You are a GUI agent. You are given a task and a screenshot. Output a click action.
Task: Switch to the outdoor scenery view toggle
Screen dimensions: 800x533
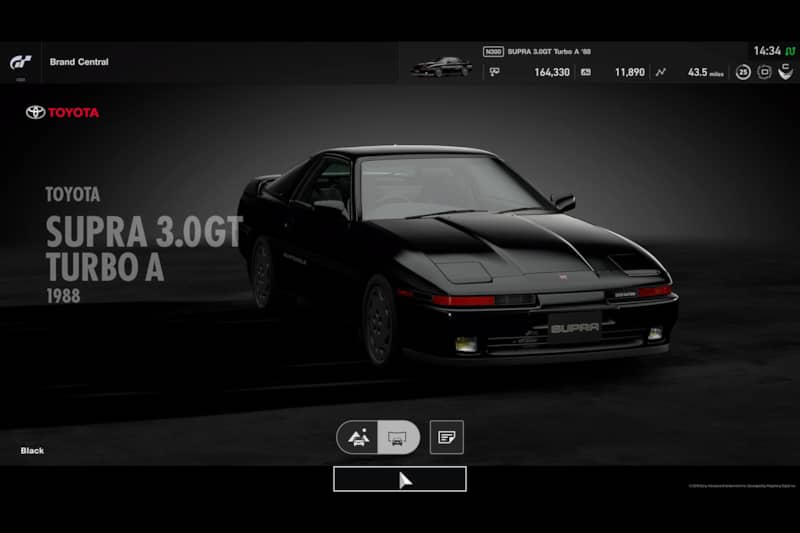pyautogui.click(x=358, y=437)
